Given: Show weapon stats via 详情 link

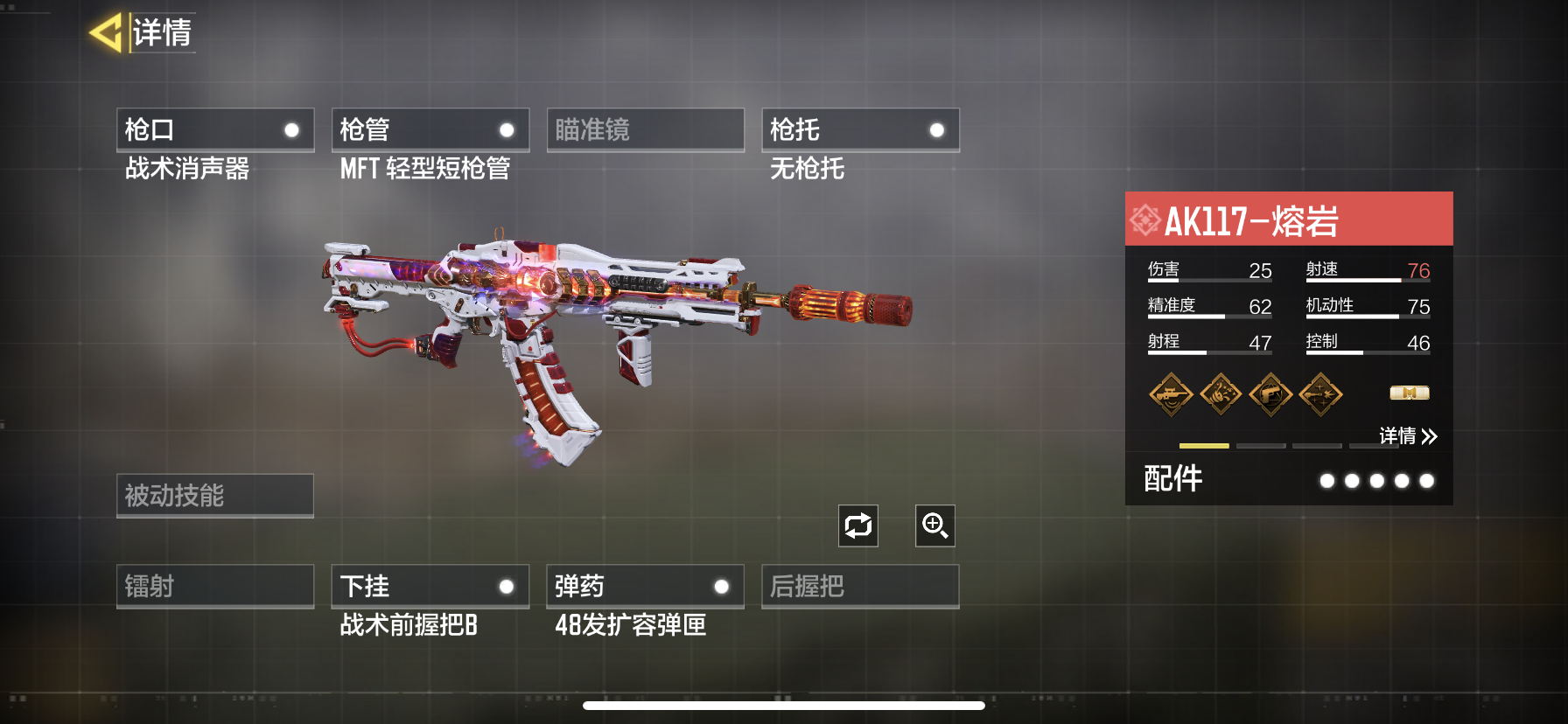Looking at the screenshot, I should 1407,435.
